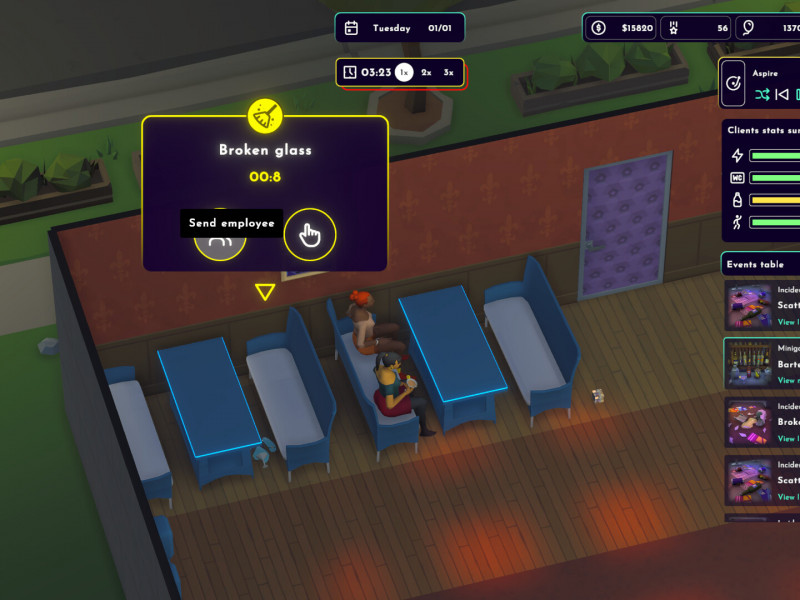Click the Events table header
This screenshot has height=600, width=800.
coord(756,265)
